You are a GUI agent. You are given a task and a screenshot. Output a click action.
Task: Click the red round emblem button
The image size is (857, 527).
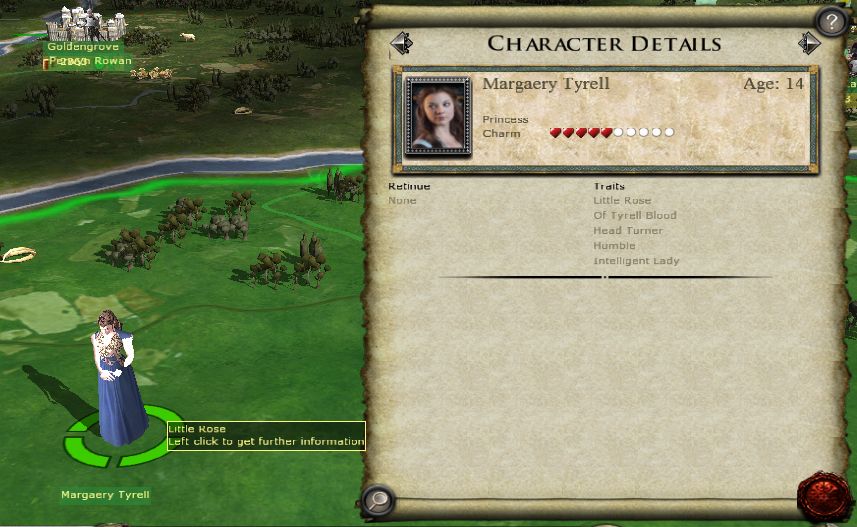[x=825, y=497]
